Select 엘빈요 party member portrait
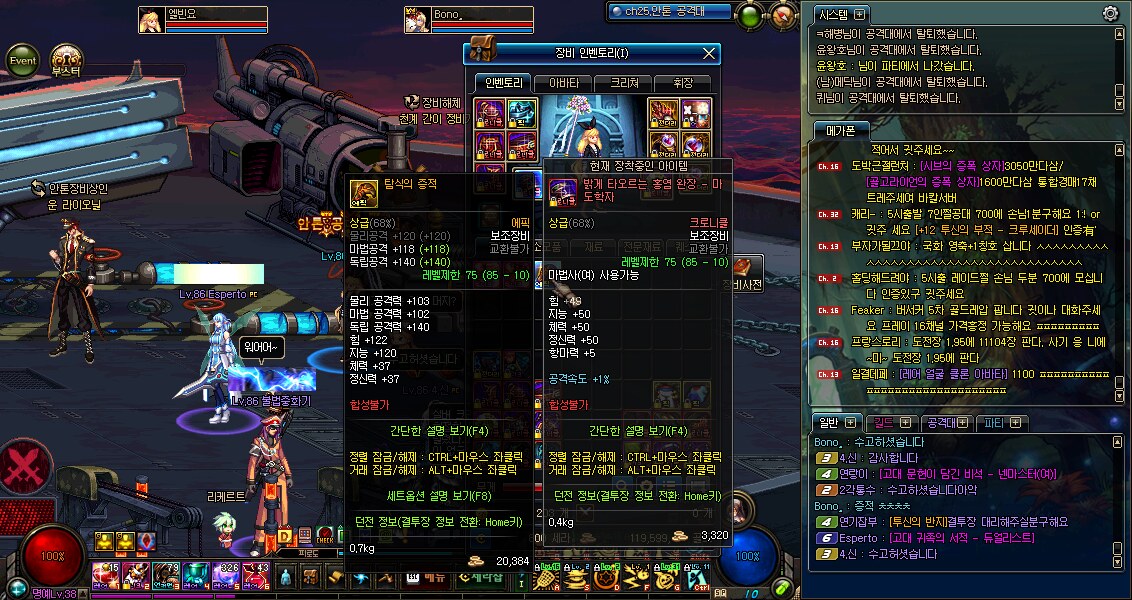The height and width of the screenshot is (600, 1132). click(152, 20)
